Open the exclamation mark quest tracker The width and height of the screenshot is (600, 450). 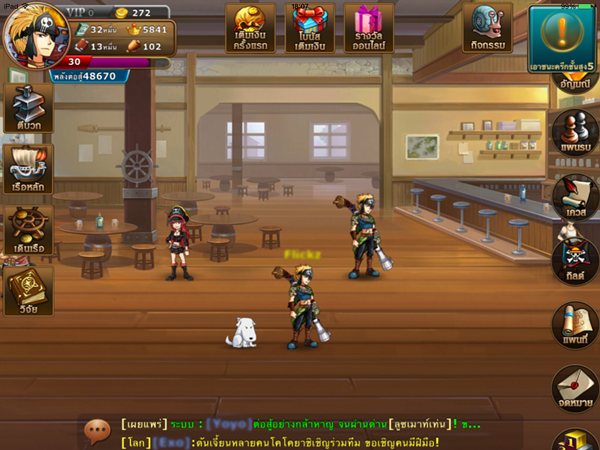pos(563,37)
